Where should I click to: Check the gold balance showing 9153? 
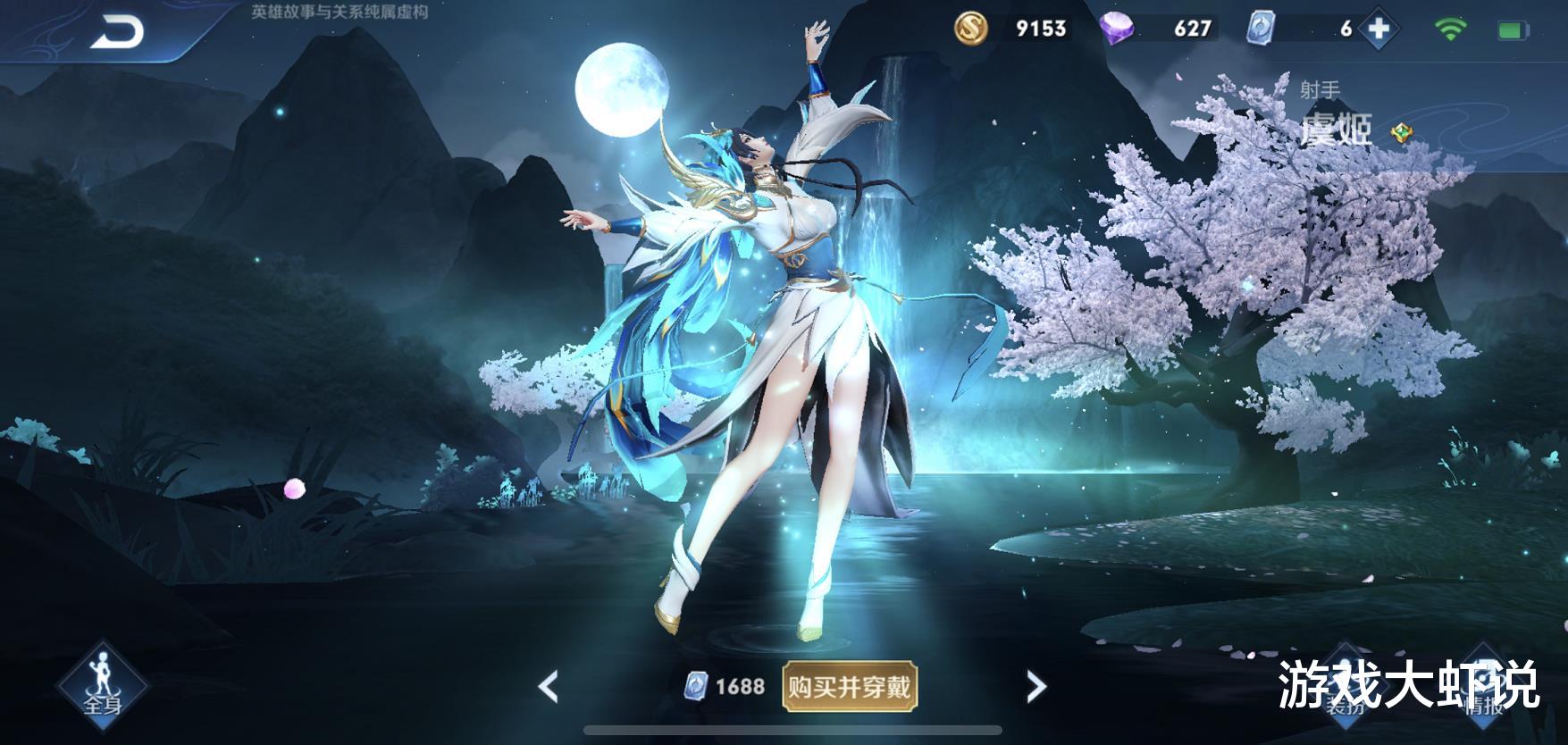tap(1040, 28)
